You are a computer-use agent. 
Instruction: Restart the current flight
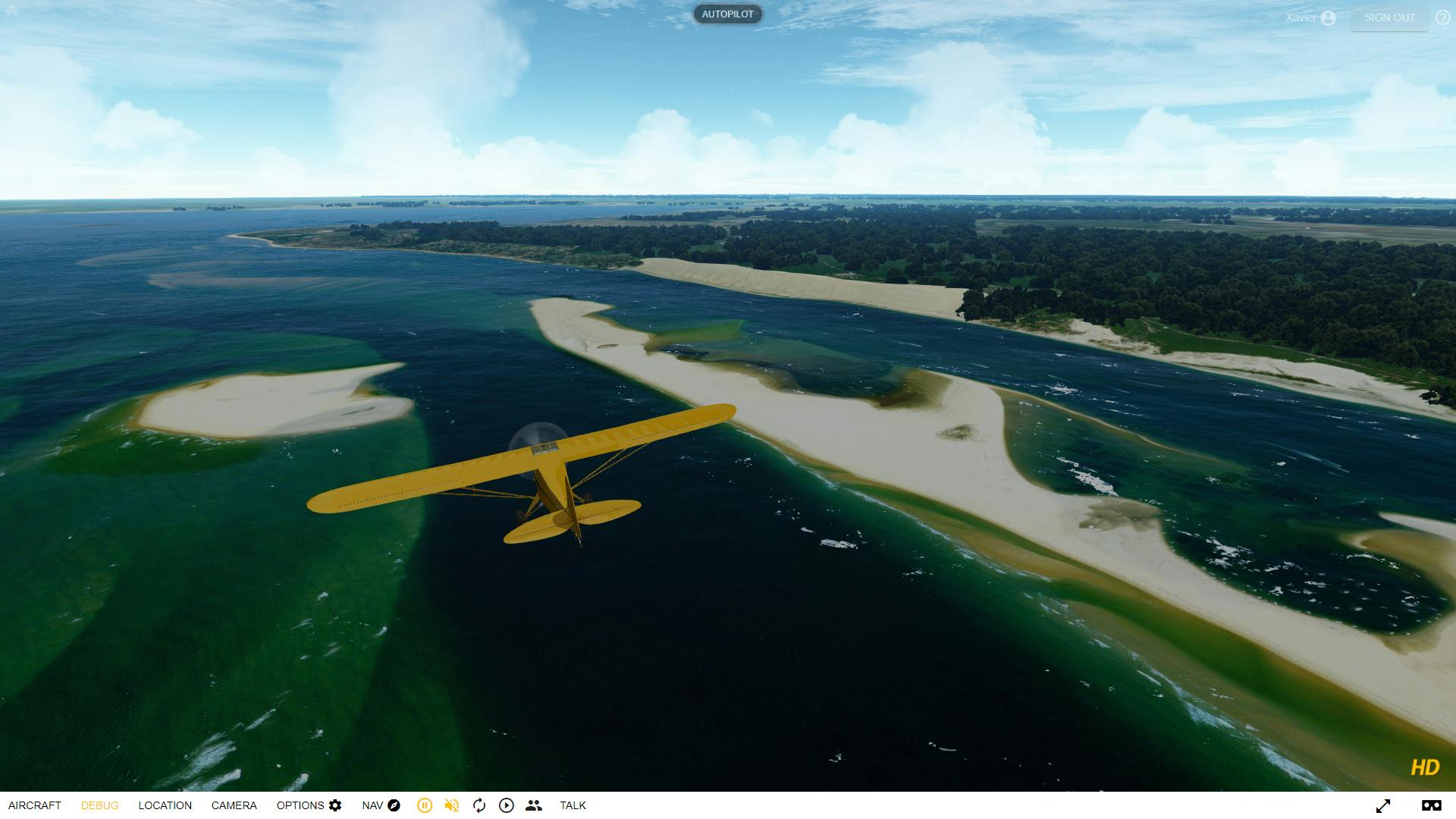[x=479, y=805]
